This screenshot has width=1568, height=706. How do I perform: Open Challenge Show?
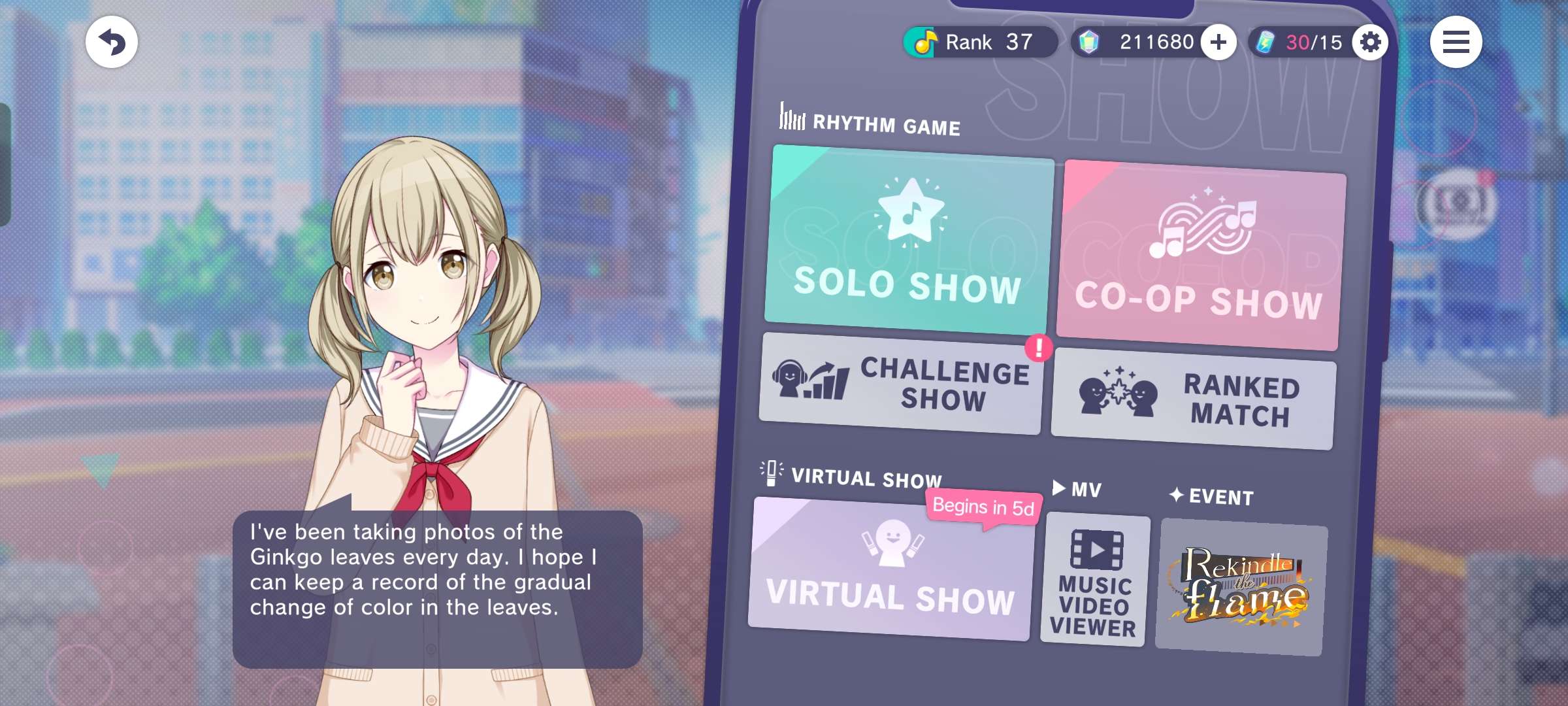click(902, 384)
